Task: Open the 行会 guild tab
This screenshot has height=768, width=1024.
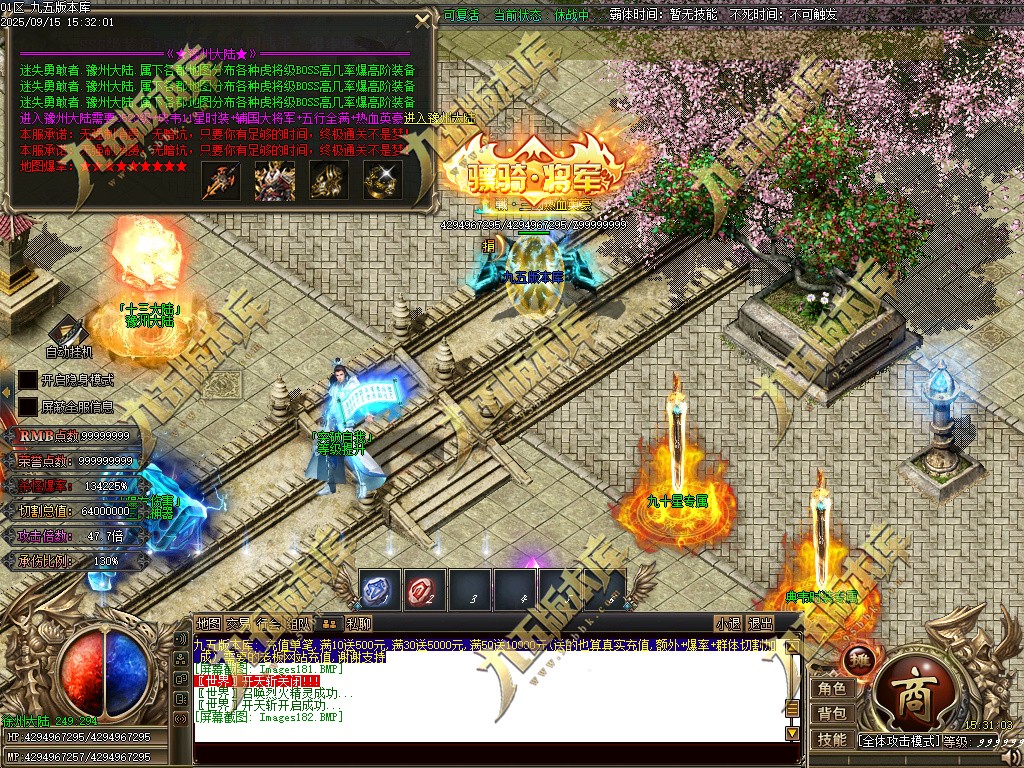Action: 269,623
